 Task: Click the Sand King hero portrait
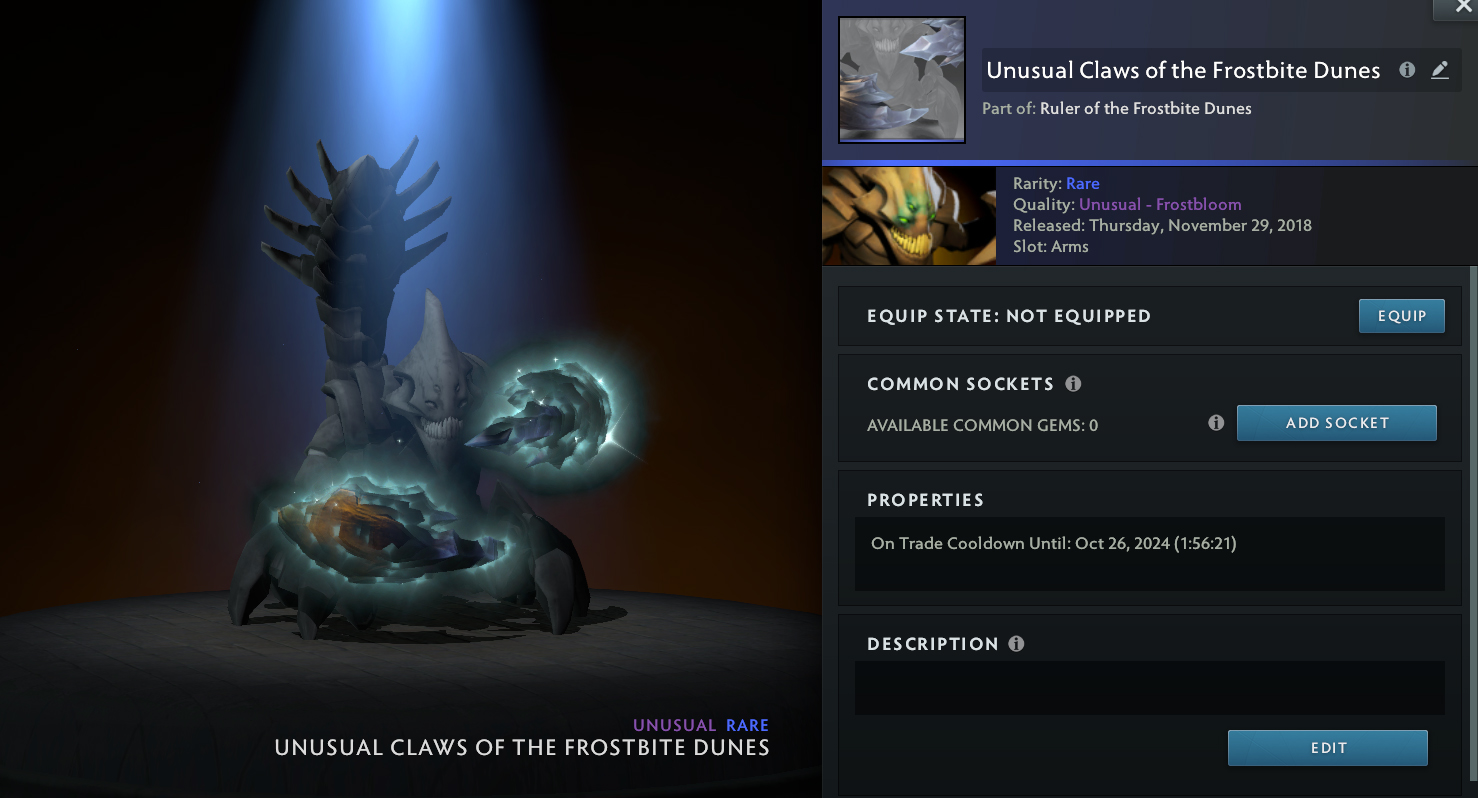[x=908, y=216]
